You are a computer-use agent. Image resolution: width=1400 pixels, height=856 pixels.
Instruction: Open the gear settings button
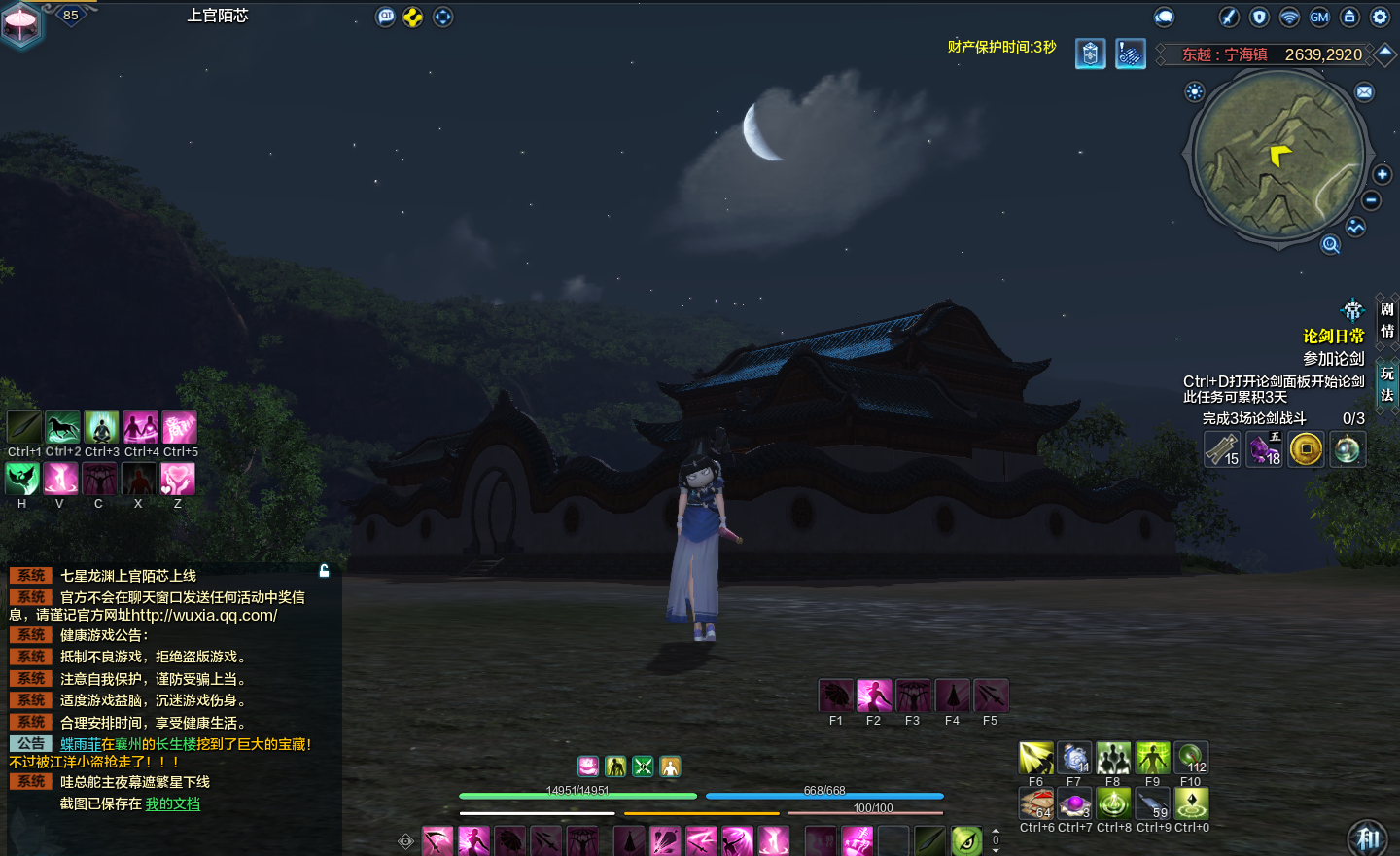click(1380, 17)
